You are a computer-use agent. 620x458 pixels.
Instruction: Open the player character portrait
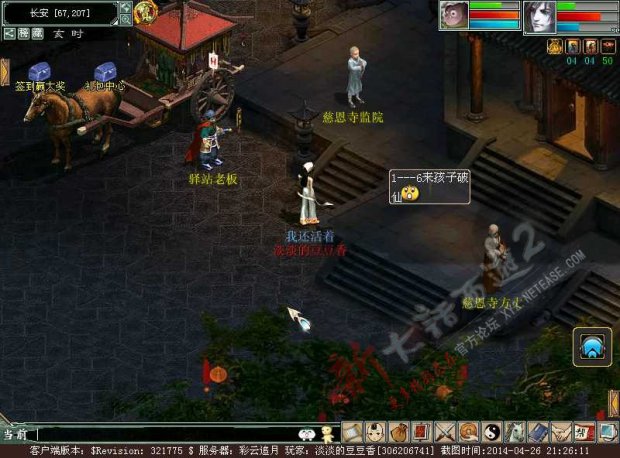(x=539, y=17)
